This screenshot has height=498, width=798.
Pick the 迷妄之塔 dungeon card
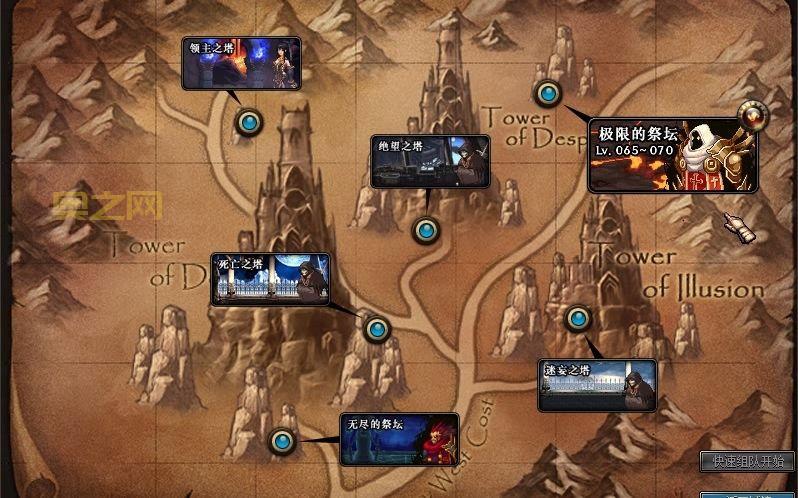coord(597,385)
